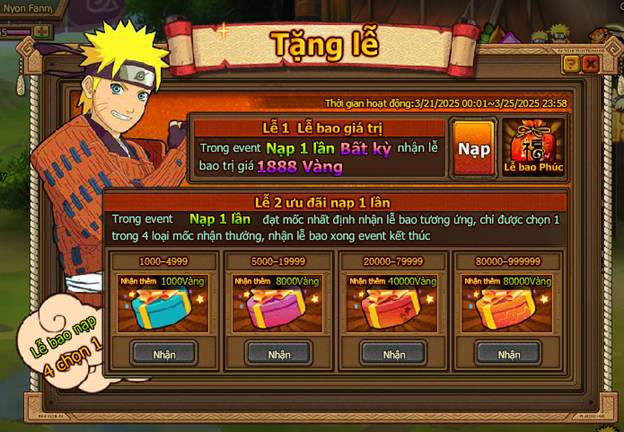The image size is (624, 432).
Task: Select the red 40000 Vàng gift box
Action: point(393,307)
